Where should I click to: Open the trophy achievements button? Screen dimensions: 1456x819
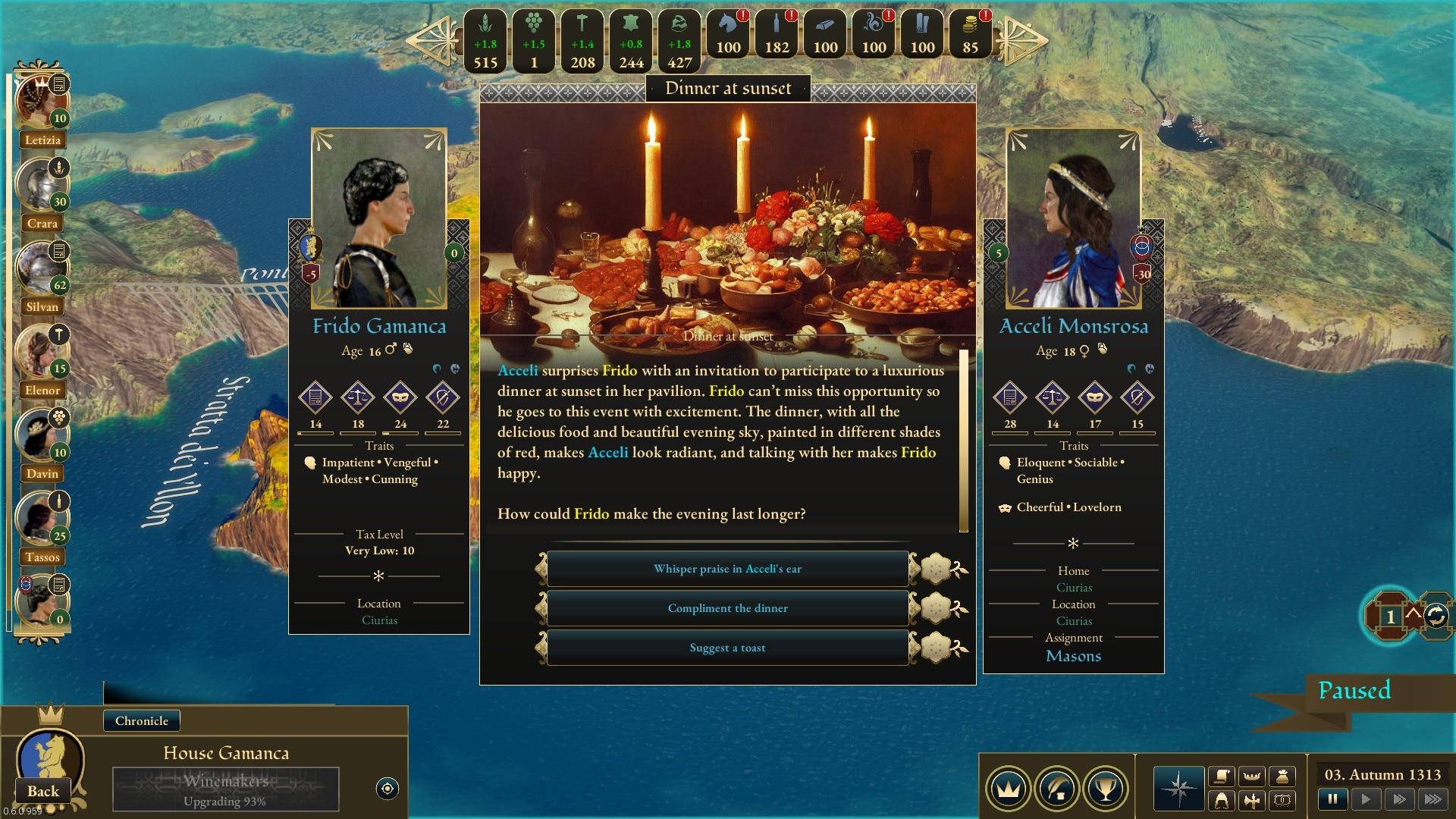(x=1106, y=789)
